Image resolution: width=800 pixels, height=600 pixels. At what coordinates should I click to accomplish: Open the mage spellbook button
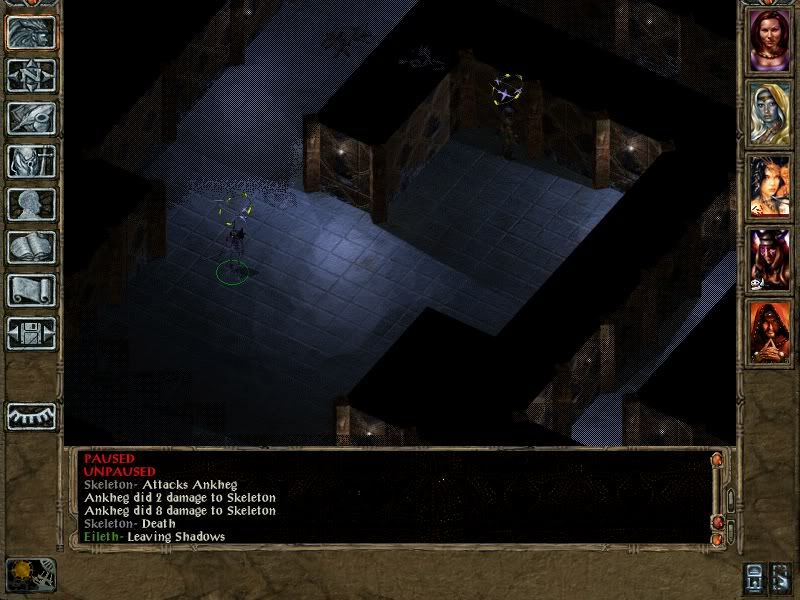(x=31, y=247)
